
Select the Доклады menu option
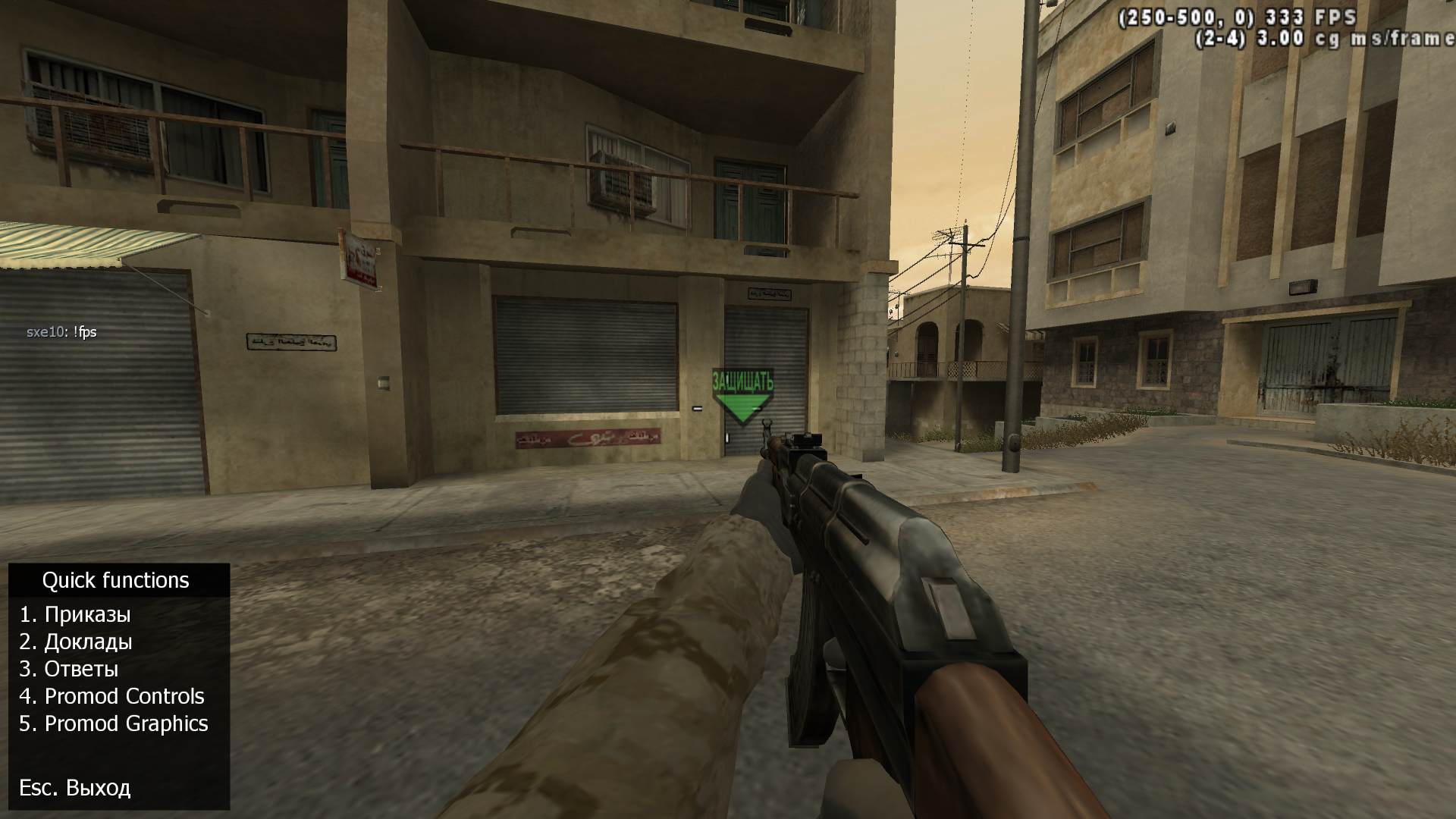(76, 642)
